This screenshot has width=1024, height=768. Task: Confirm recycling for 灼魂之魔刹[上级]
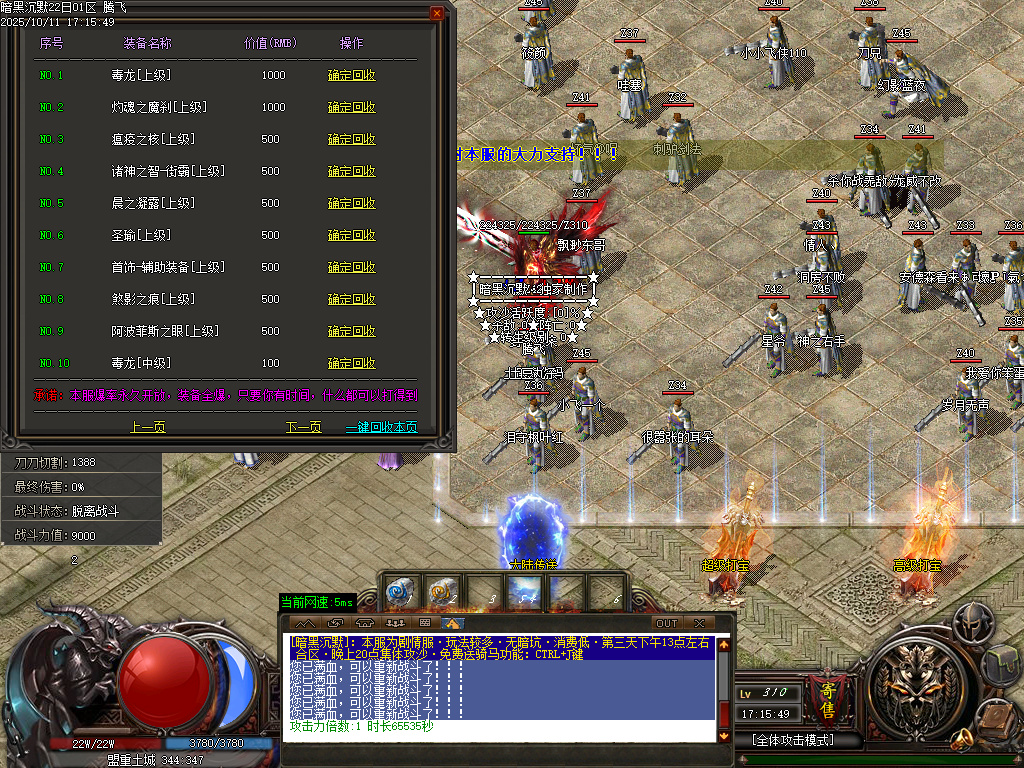pyautogui.click(x=352, y=107)
